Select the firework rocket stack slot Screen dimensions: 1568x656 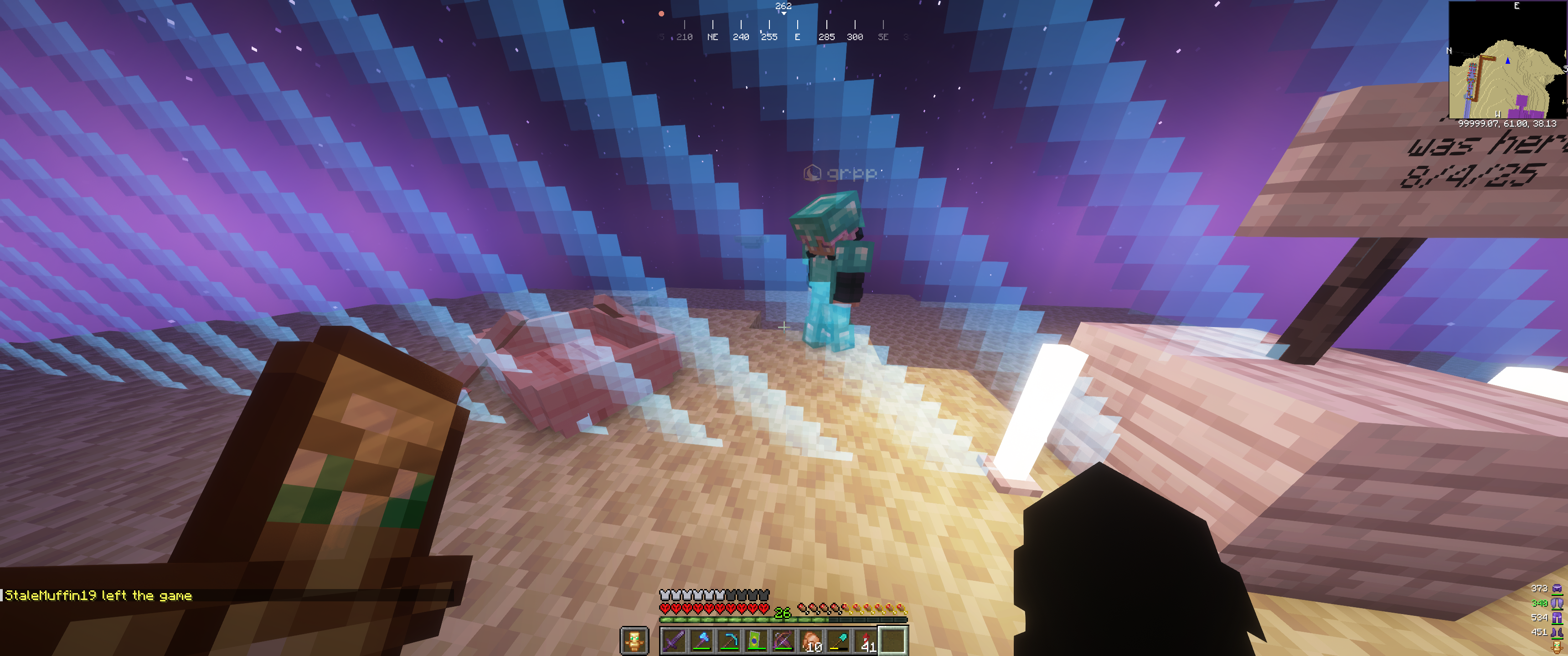coord(866,641)
